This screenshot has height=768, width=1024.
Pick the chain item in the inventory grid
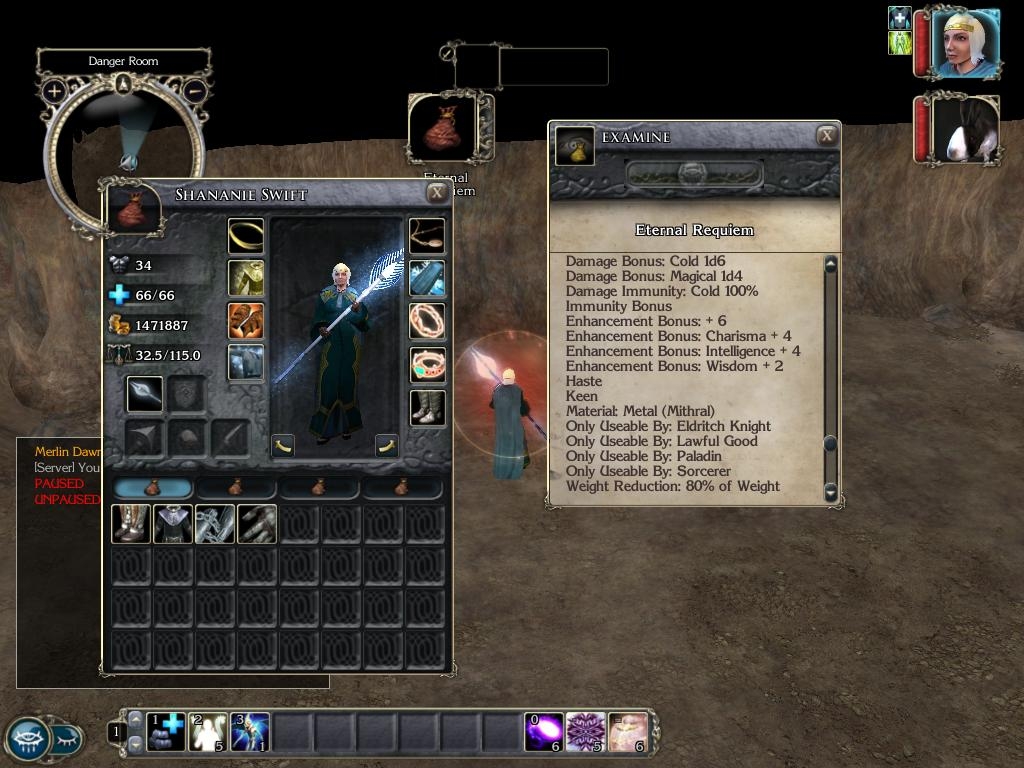tap(215, 524)
